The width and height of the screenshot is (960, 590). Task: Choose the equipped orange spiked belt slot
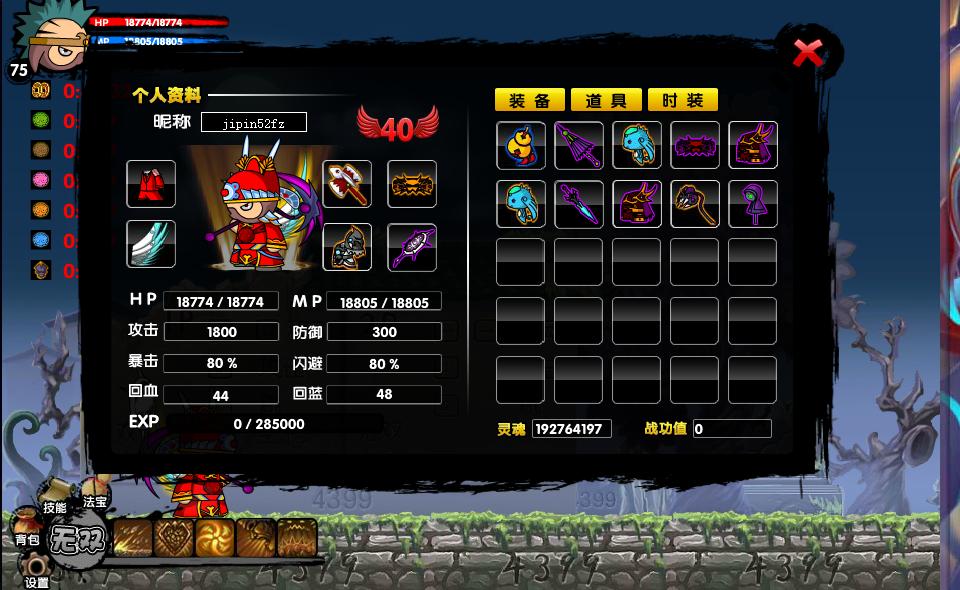point(412,185)
